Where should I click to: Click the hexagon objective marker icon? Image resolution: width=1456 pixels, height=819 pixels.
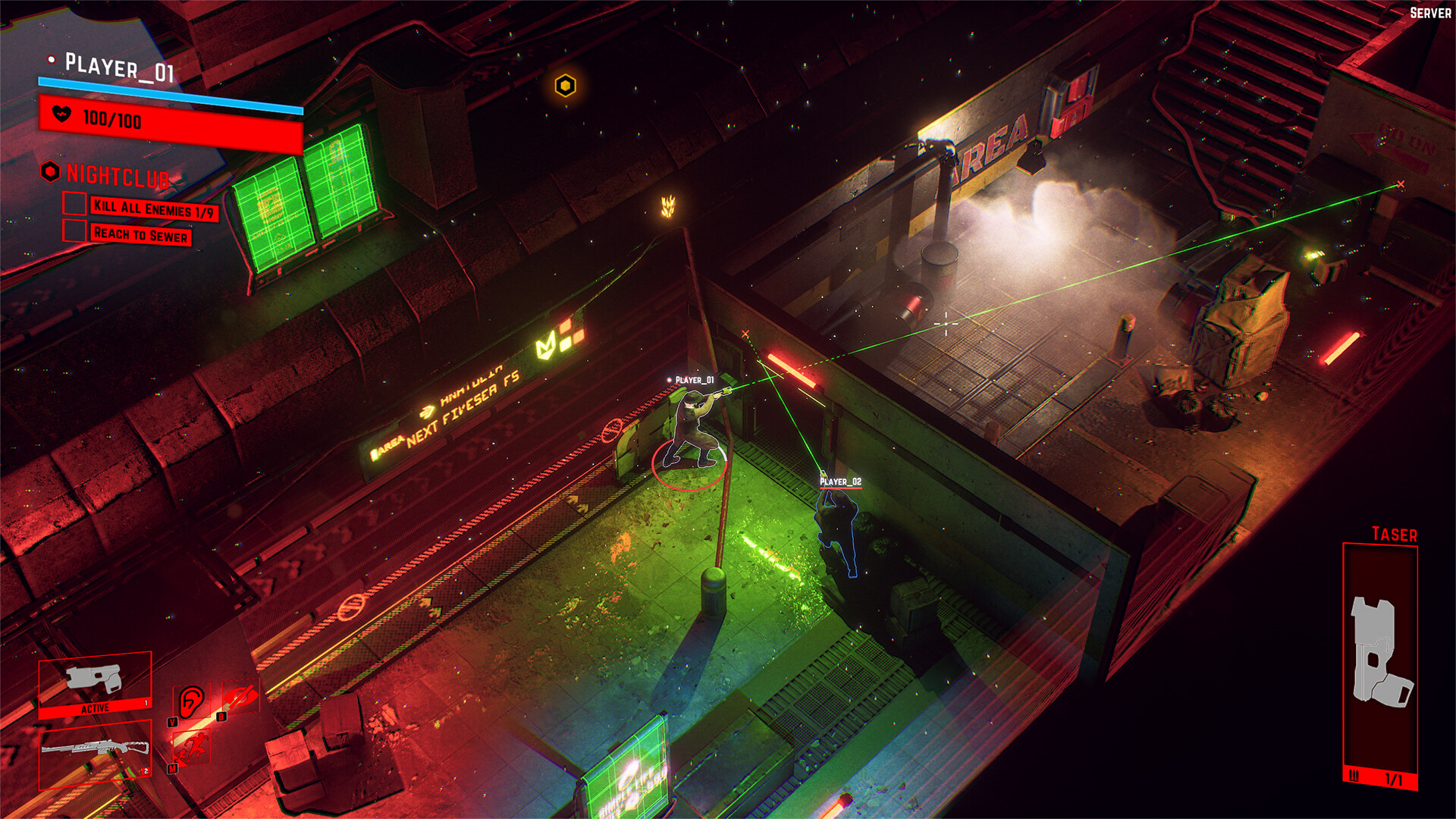pyautogui.click(x=565, y=86)
